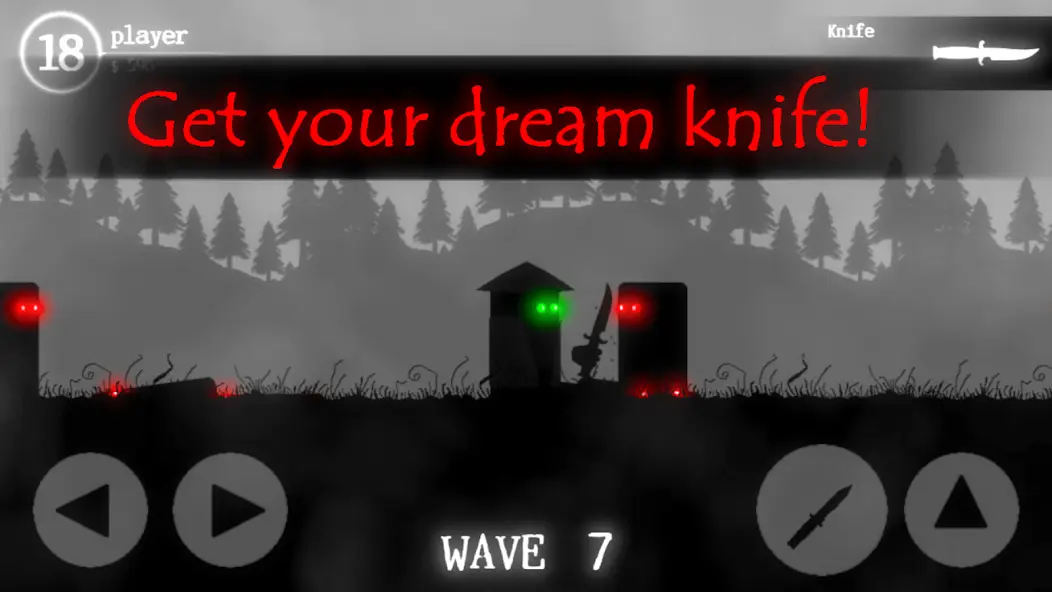1052x592 pixels.
Task: Attack with the knife button
Action: point(821,511)
